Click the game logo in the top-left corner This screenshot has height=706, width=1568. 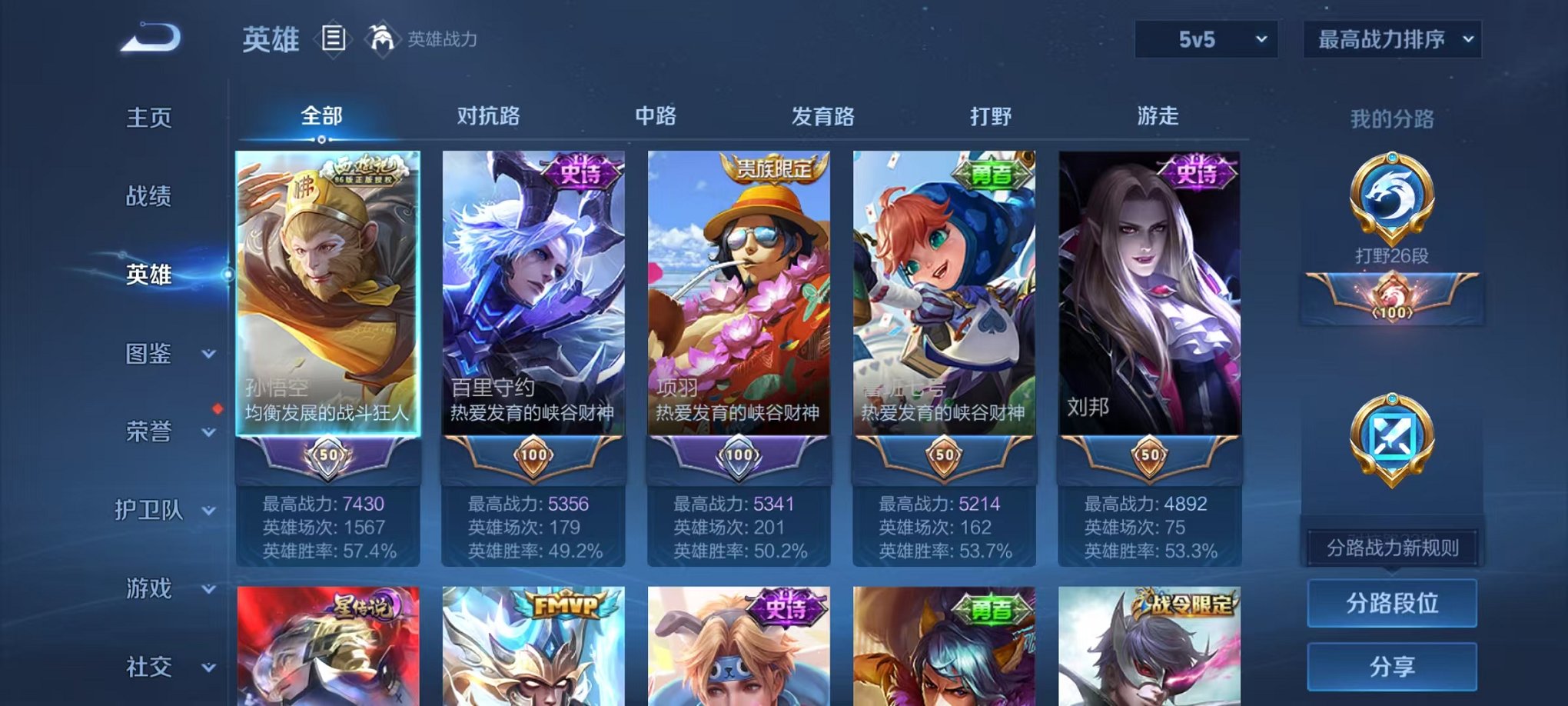tap(150, 36)
